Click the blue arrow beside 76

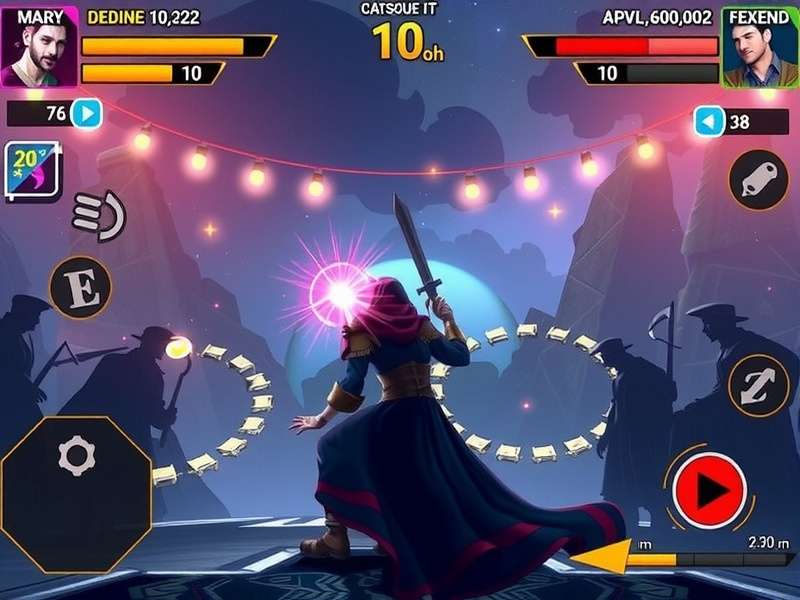click(88, 114)
